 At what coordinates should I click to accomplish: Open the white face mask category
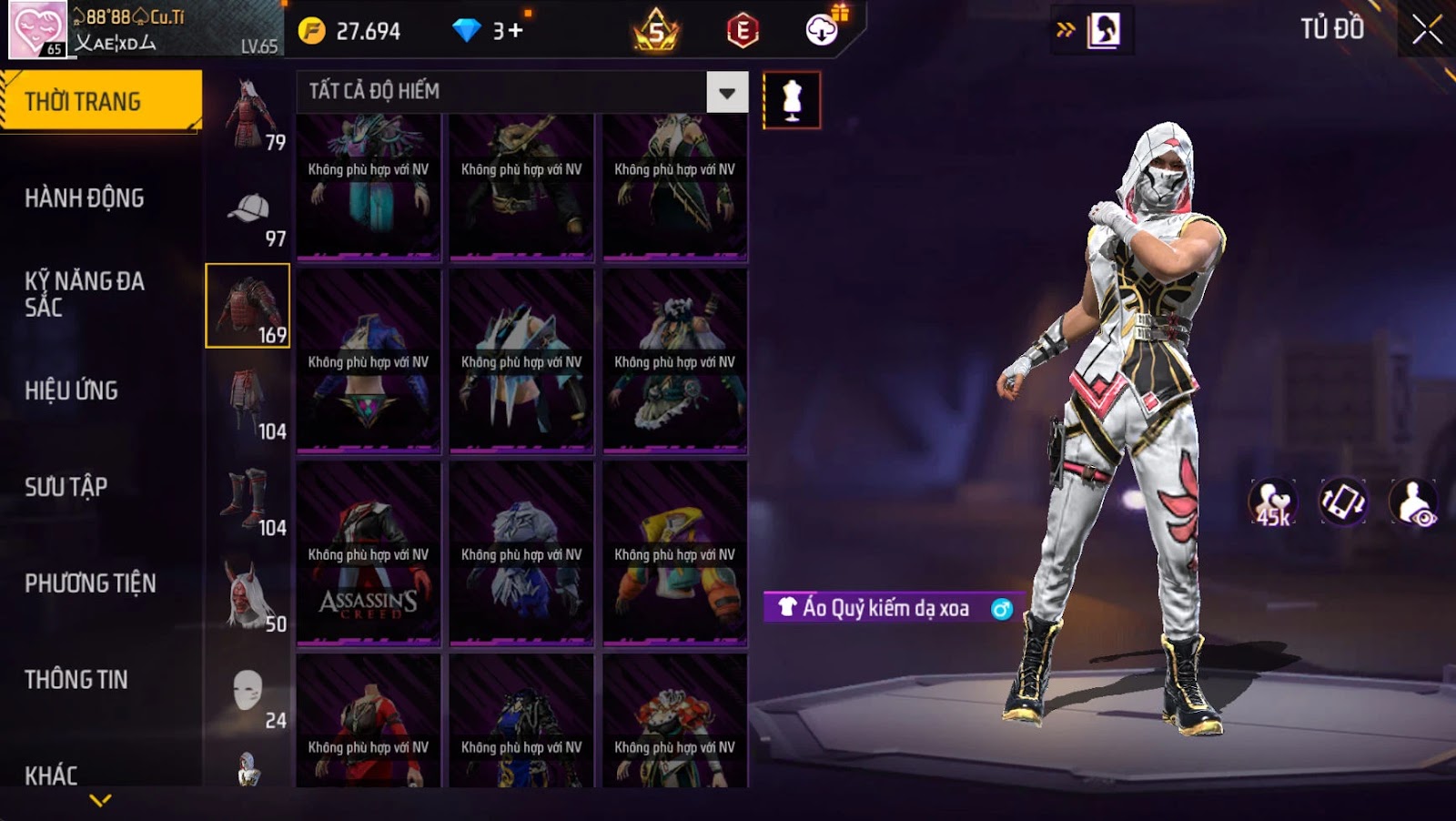tap(247, 692)
